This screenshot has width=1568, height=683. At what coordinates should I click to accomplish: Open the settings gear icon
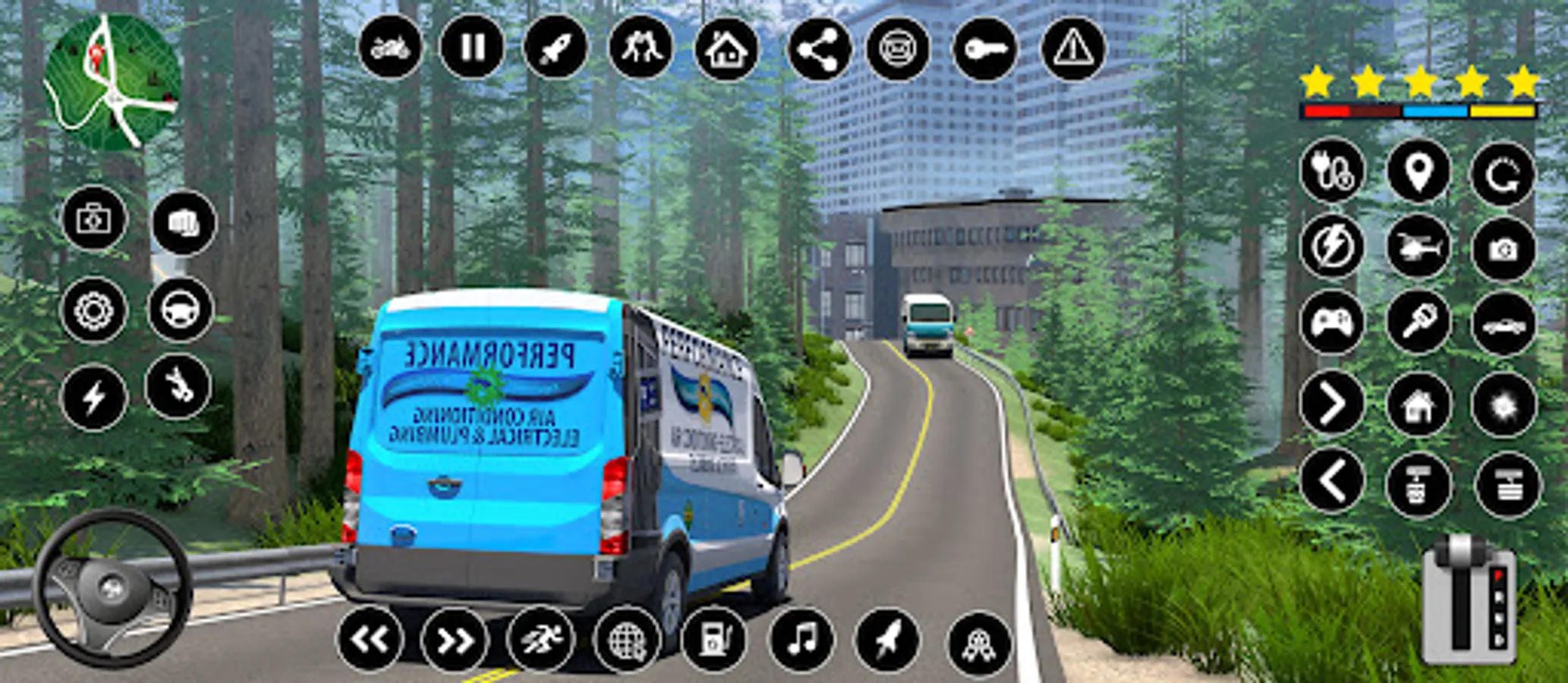(94, 310)
